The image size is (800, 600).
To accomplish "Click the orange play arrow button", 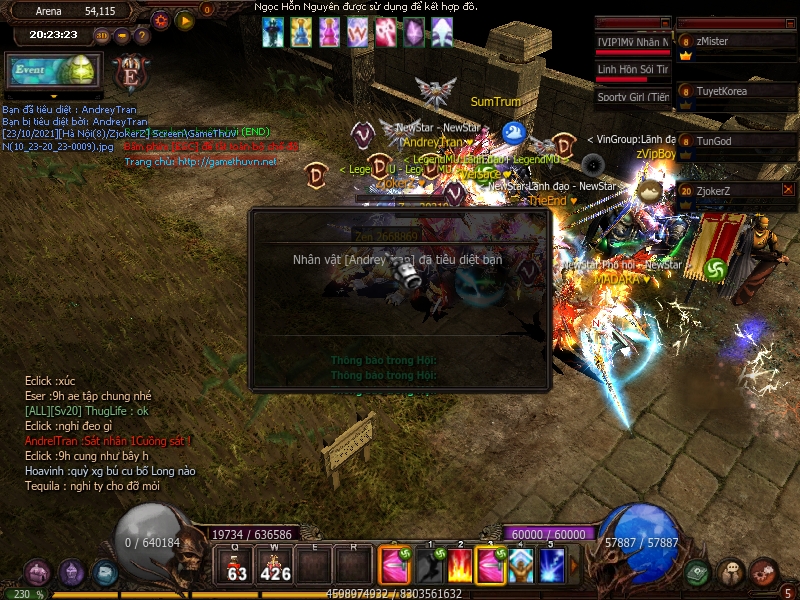I will [x=184, y=20].
